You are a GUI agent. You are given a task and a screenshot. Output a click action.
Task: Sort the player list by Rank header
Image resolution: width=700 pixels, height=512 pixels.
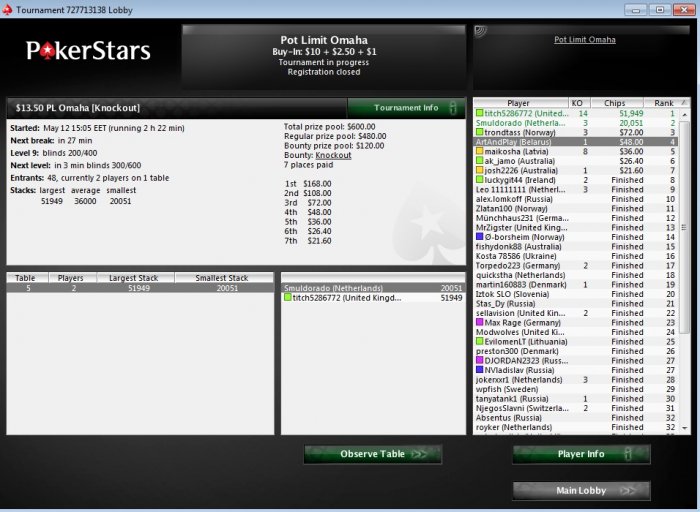(x=664, y=103)
